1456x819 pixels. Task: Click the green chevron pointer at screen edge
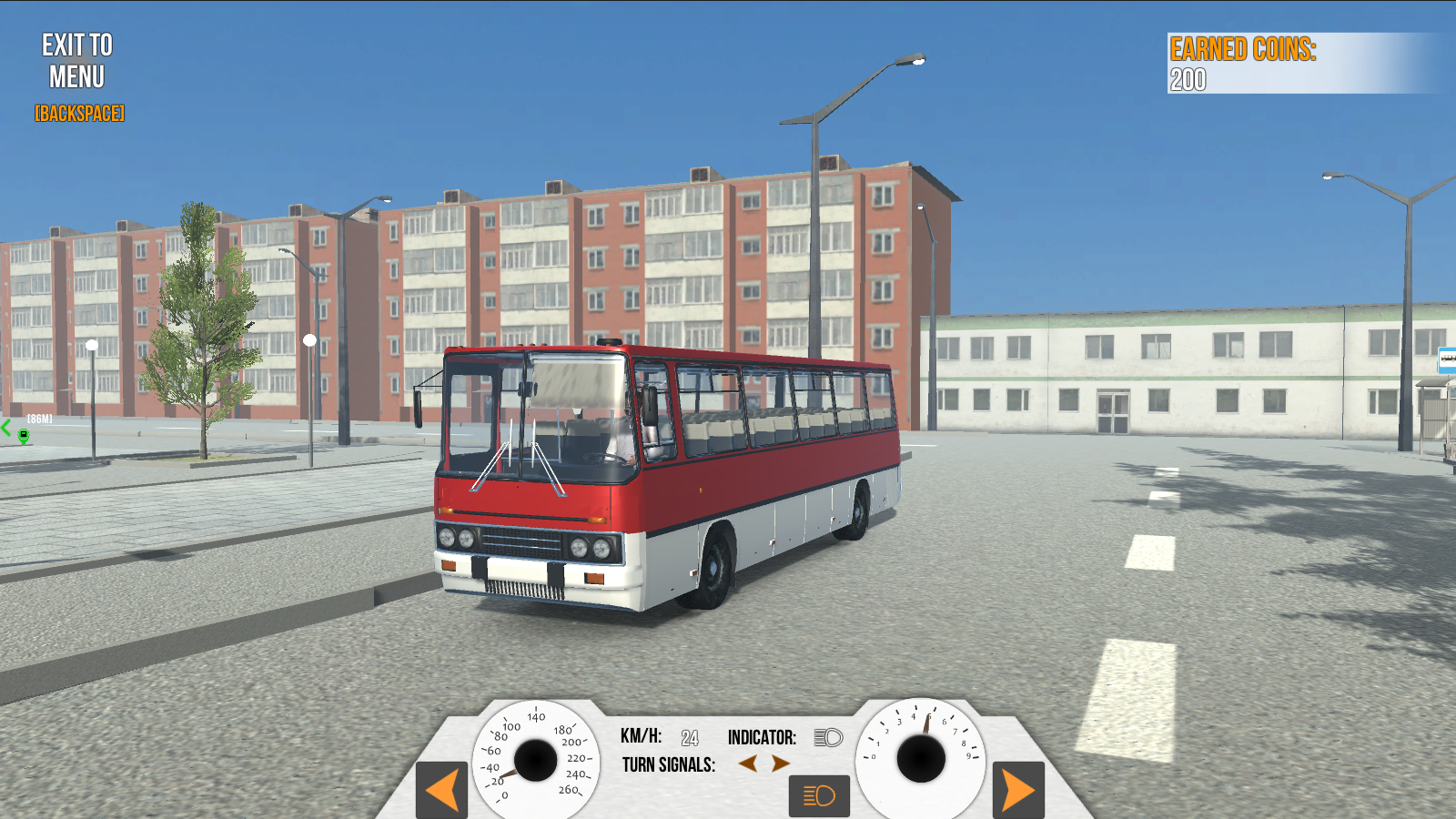pos(6,428)
